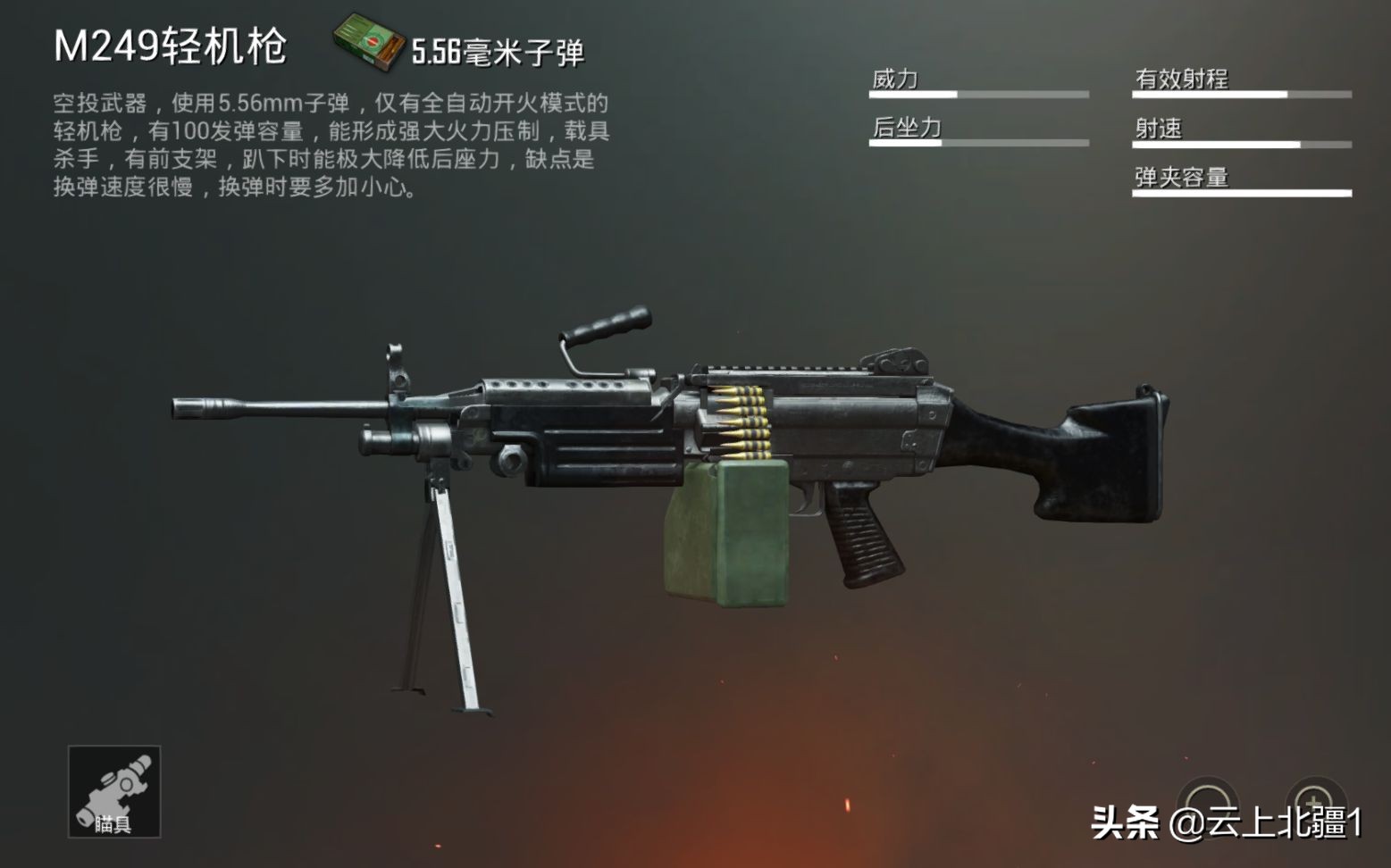1391x868 pixels.
Task: Click the 射速 fire rate stat bar
Action: (x=1242, y=143)
